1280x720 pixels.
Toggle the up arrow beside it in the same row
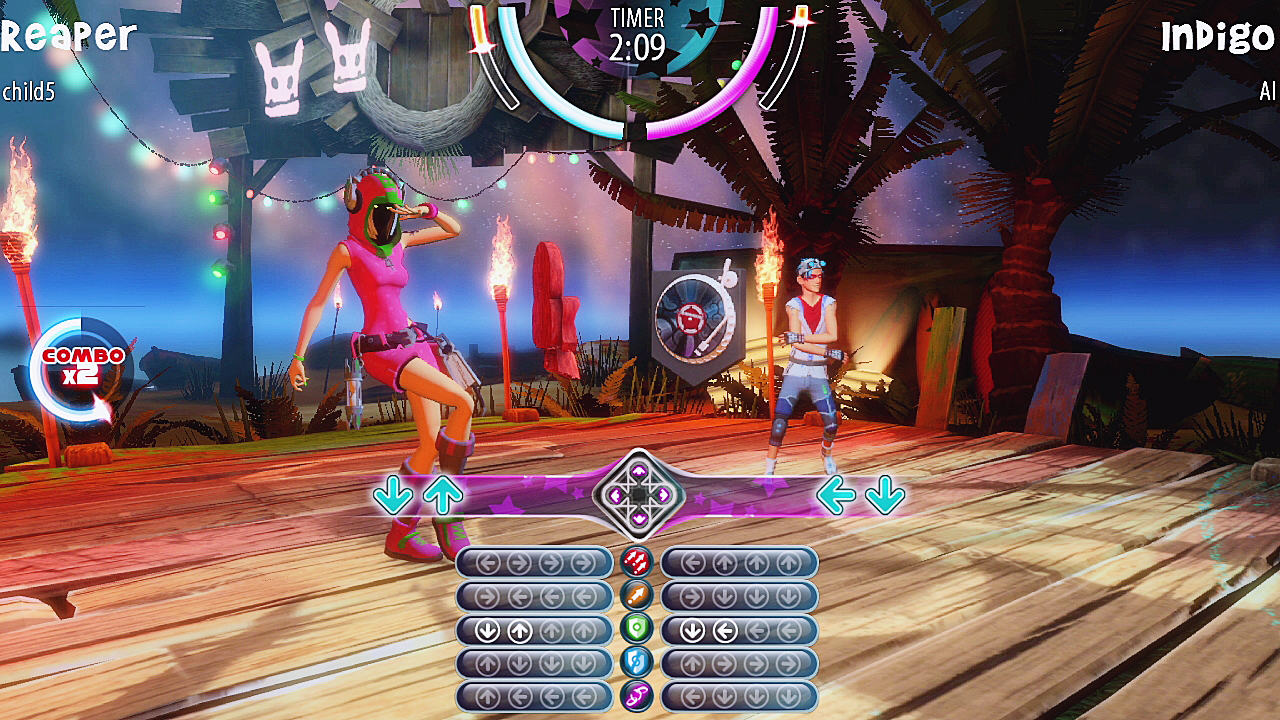[522, 628]
